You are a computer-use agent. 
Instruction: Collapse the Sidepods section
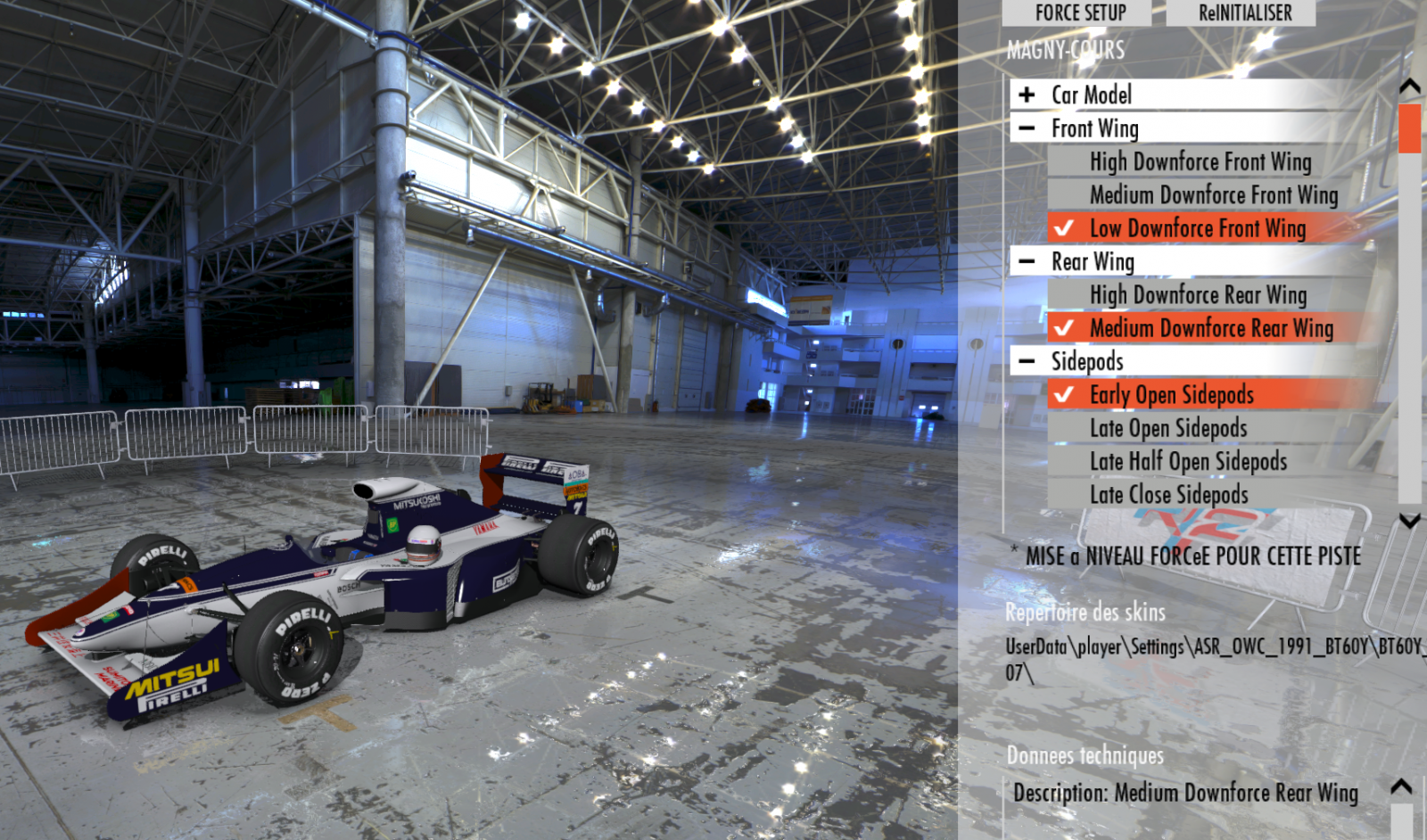[x=1027, y=361]
